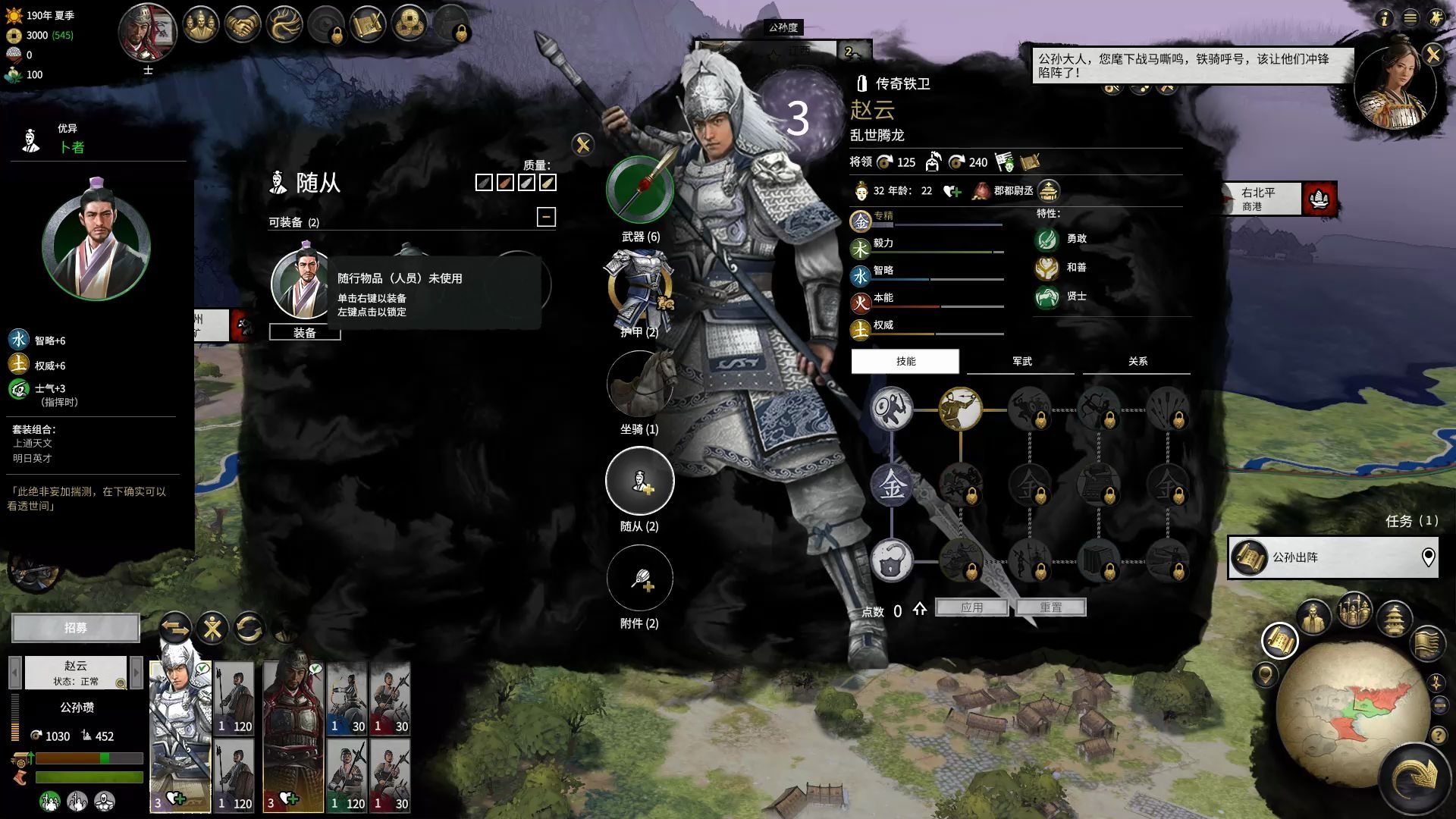Select the 坐骑 mount slot
Image resolution: width=1456 pixels, height=819 pixels.
[x=640, y=384]
